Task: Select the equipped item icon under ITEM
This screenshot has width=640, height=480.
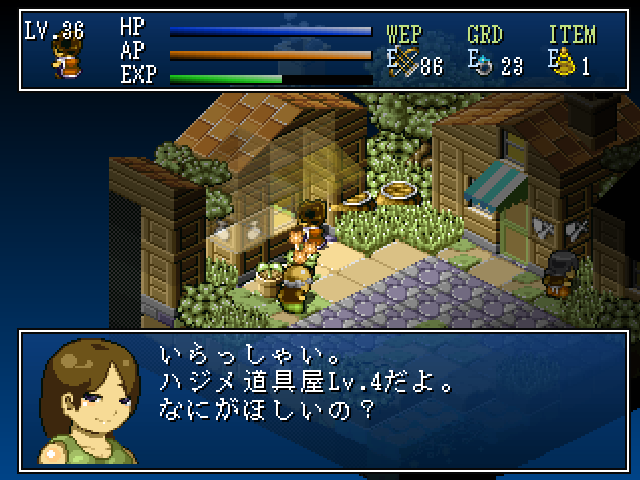Action: click(566, 64)
